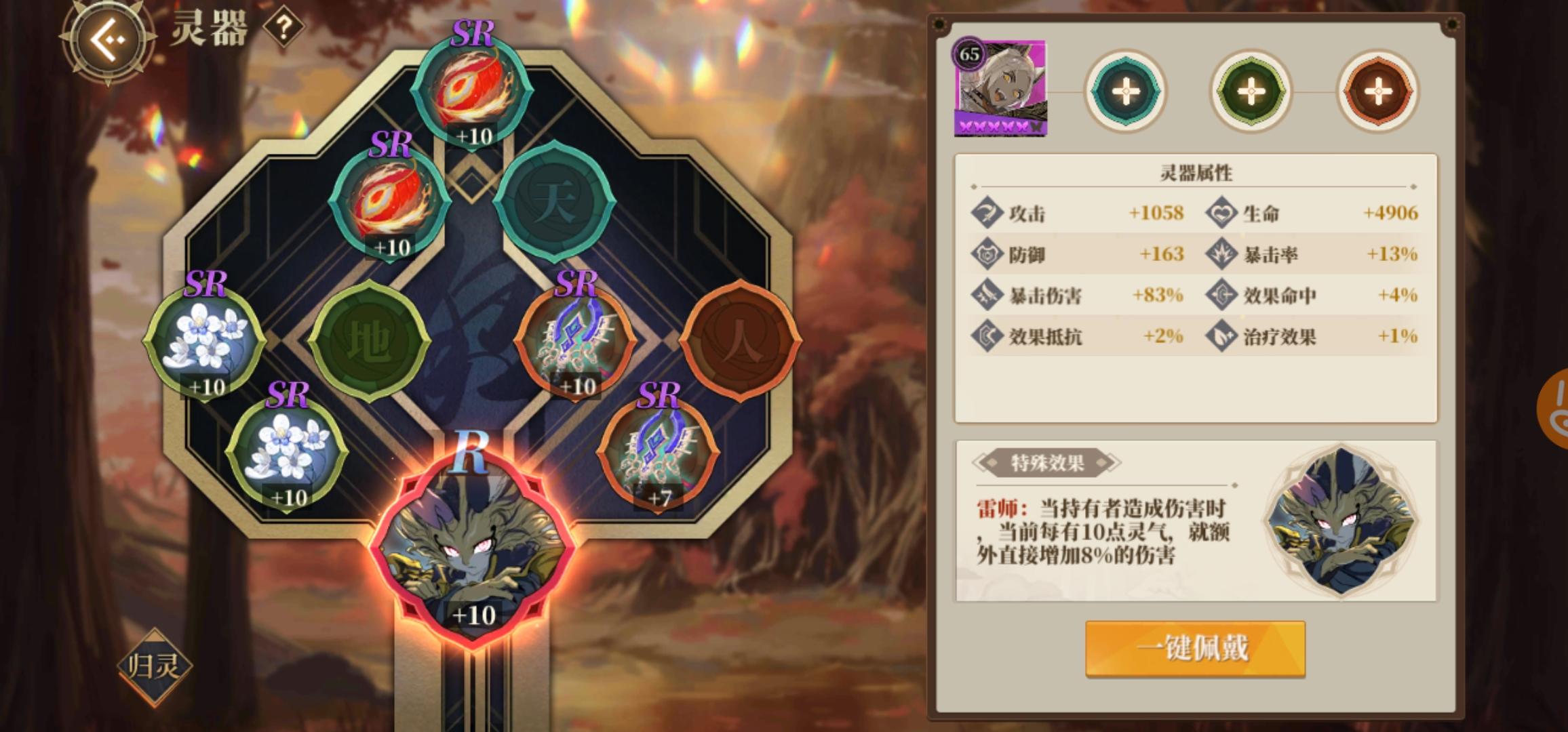Image resolution: width=1568 pixels, height=732 pixels.
Task: Tap the teal plus socket in right panel
Action: coord(1126,91)
